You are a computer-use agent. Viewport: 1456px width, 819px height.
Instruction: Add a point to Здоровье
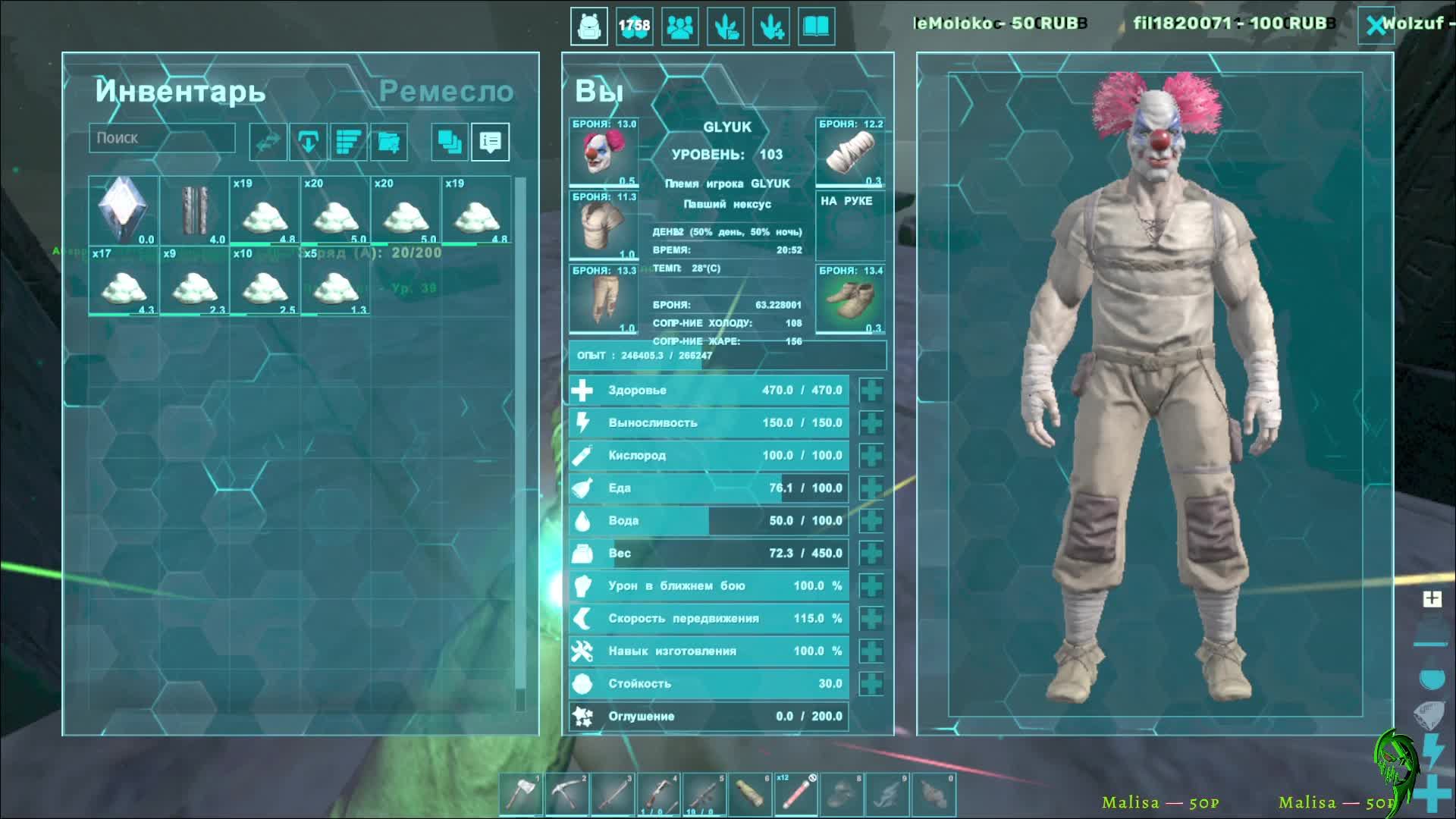871,391
